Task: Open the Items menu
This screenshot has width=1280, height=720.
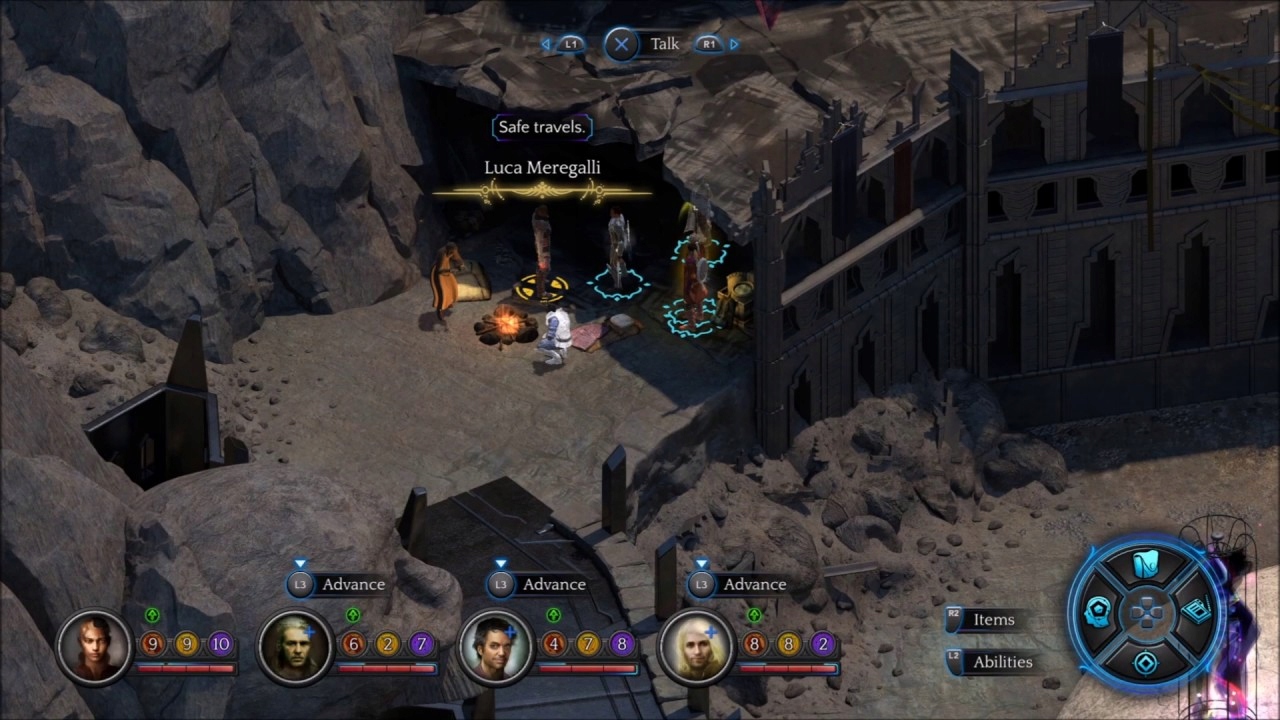Action: point(993,620)
